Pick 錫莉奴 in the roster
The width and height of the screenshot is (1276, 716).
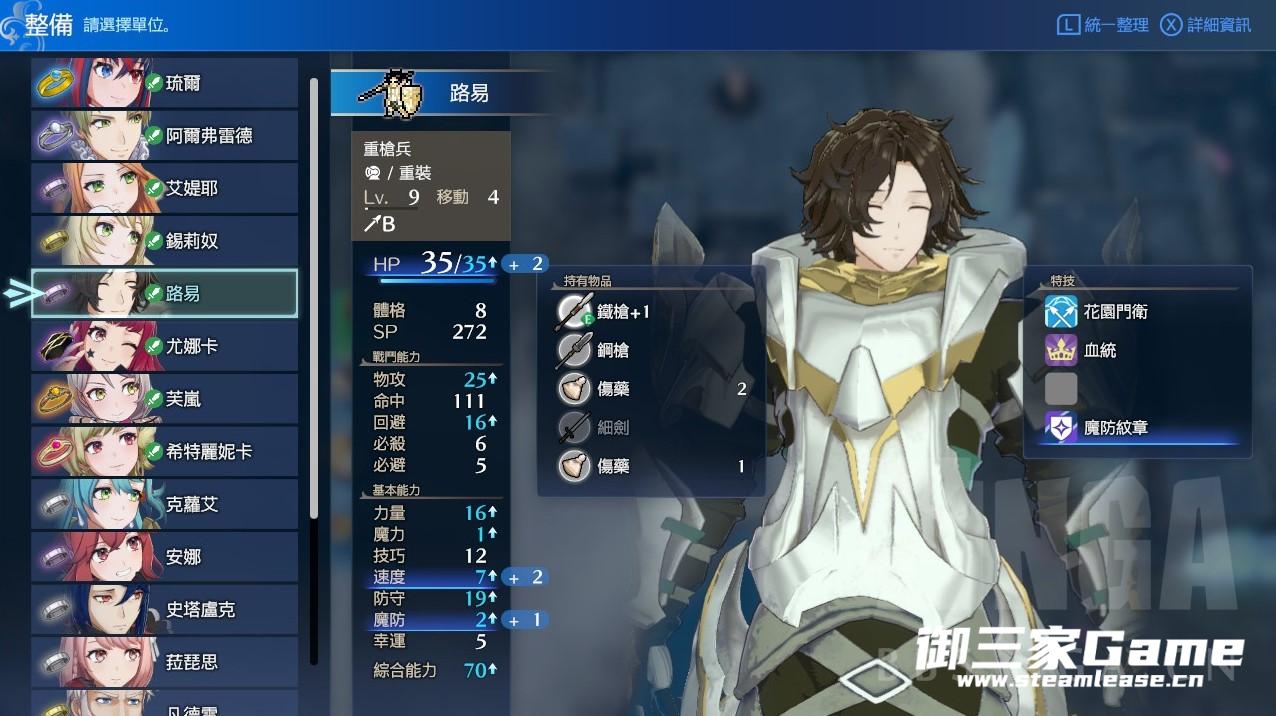point(165,241)
